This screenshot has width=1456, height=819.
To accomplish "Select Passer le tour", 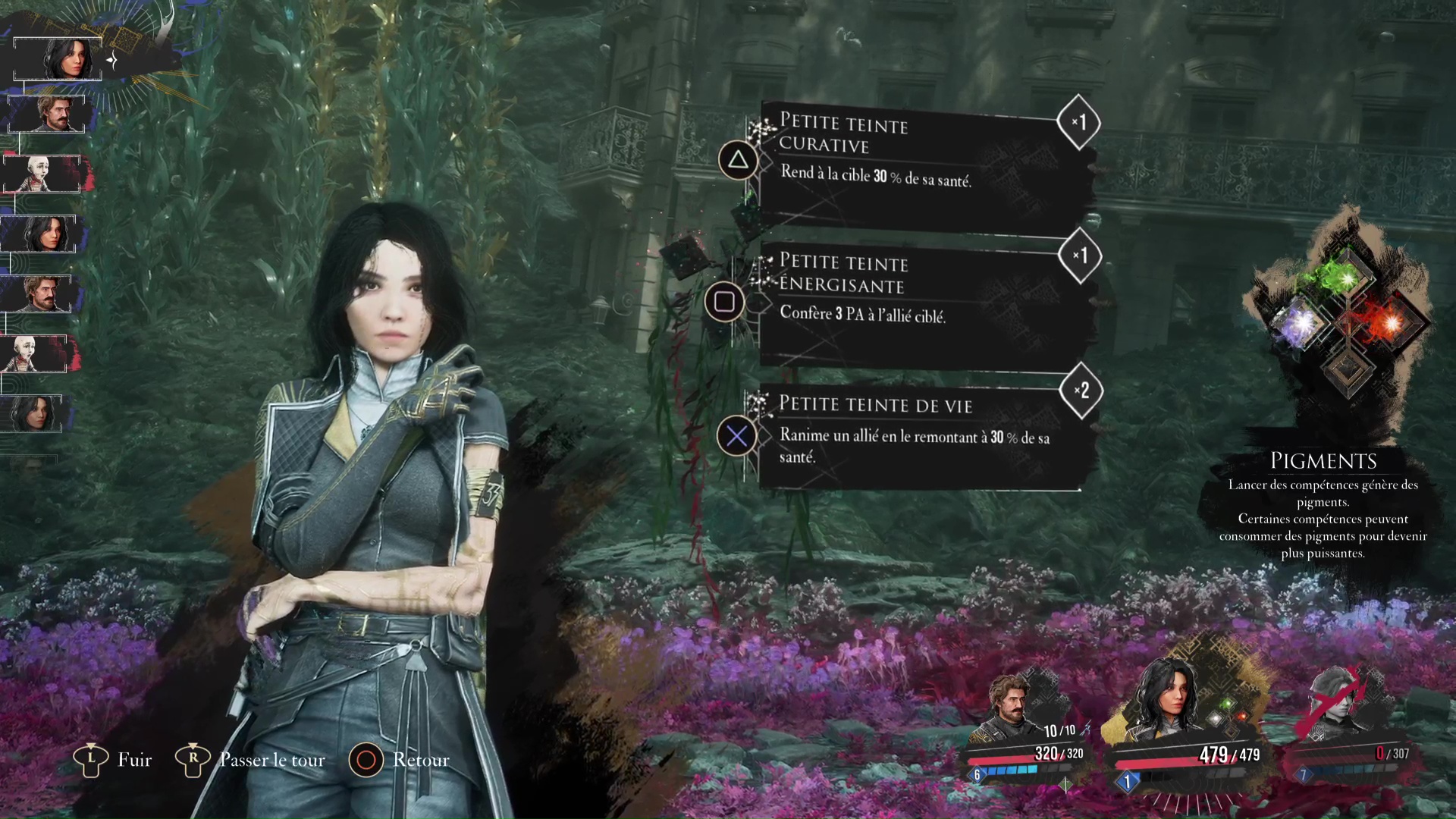I will 252,760.
